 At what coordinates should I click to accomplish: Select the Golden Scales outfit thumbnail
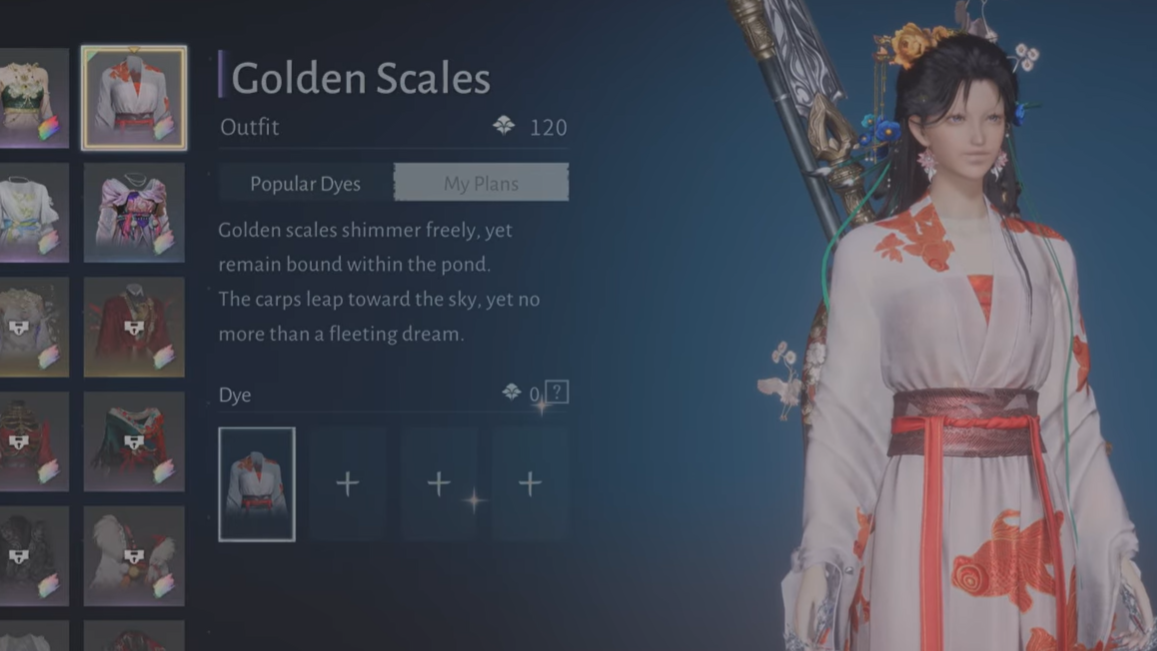[134, 98]
